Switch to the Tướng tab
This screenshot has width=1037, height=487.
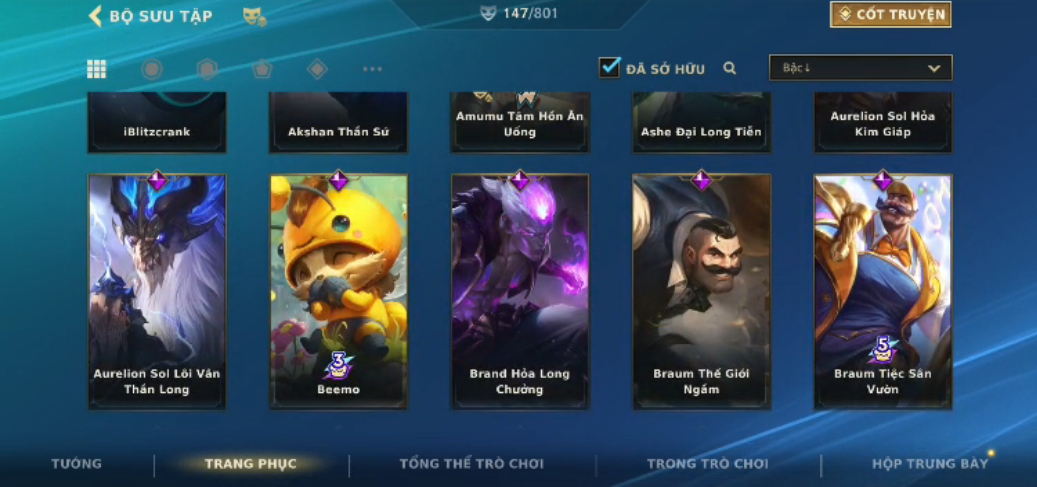click(x=77, y=464)
